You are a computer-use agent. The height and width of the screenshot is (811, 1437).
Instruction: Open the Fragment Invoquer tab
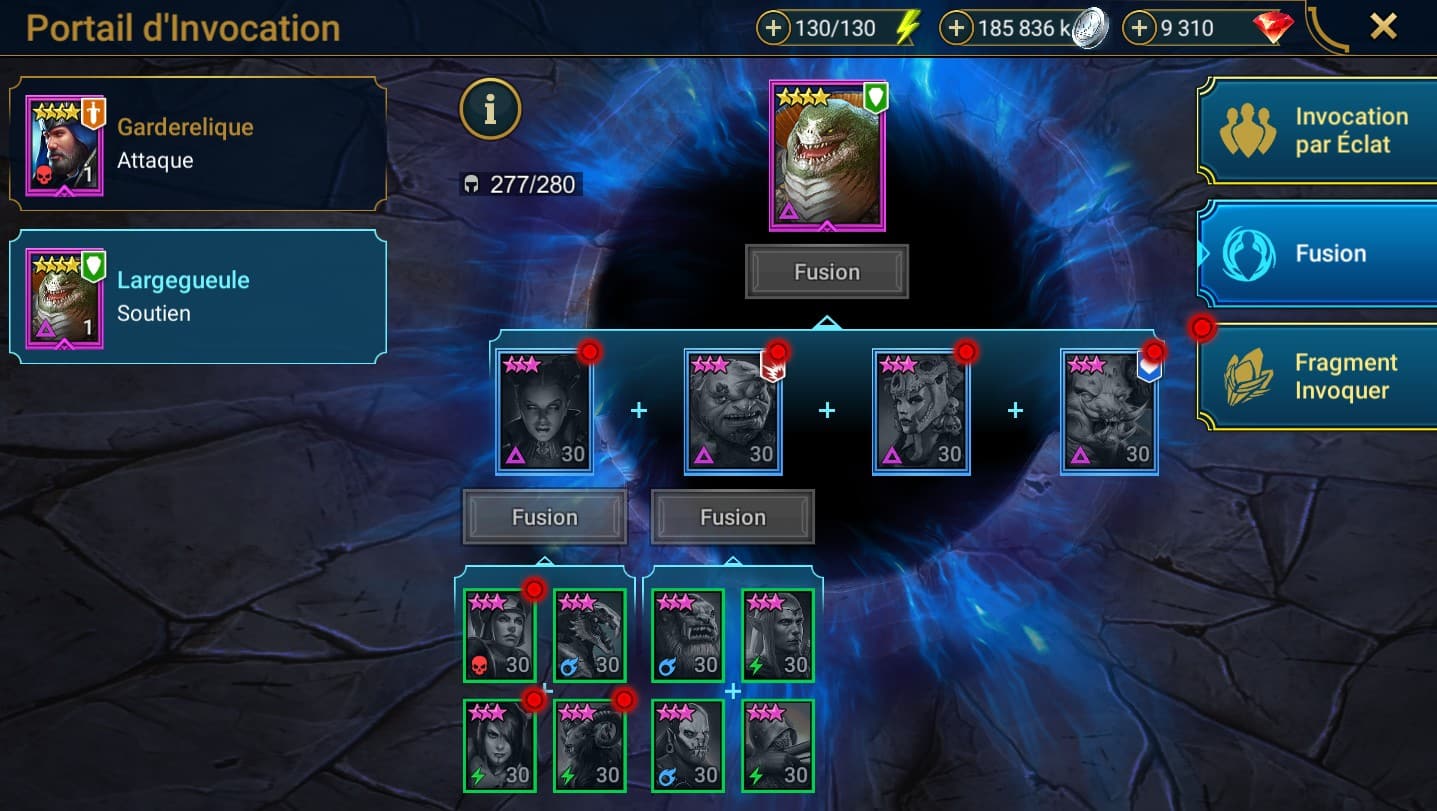1317,377
